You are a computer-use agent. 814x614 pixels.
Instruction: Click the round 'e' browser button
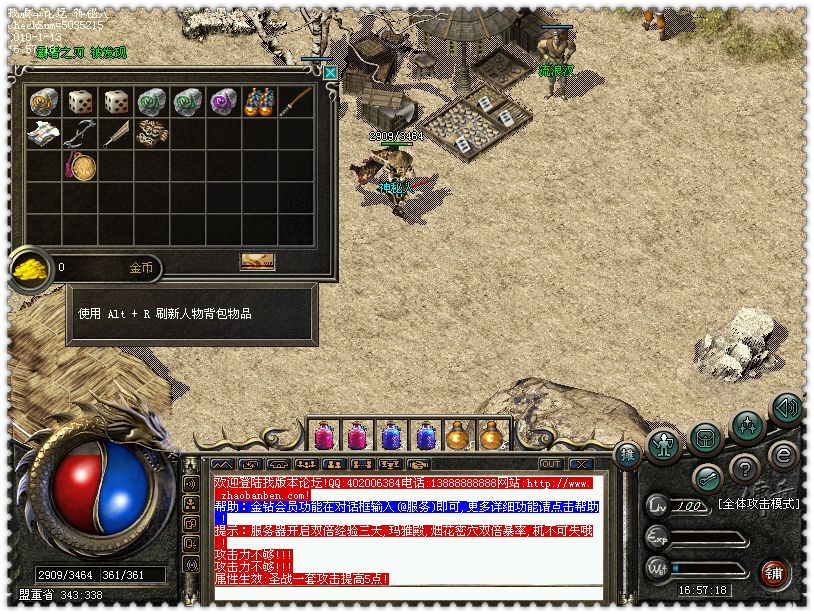pos(783,456)
